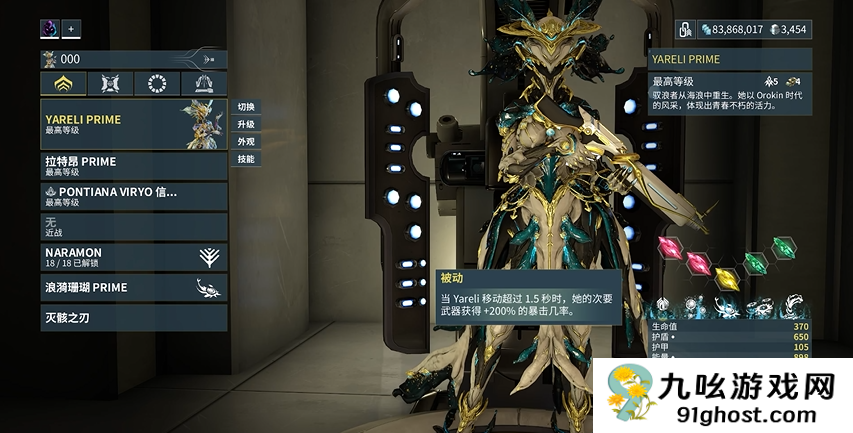Switch to the warframe loadout tab
This screenshot has width=853, height=433.
63,84
